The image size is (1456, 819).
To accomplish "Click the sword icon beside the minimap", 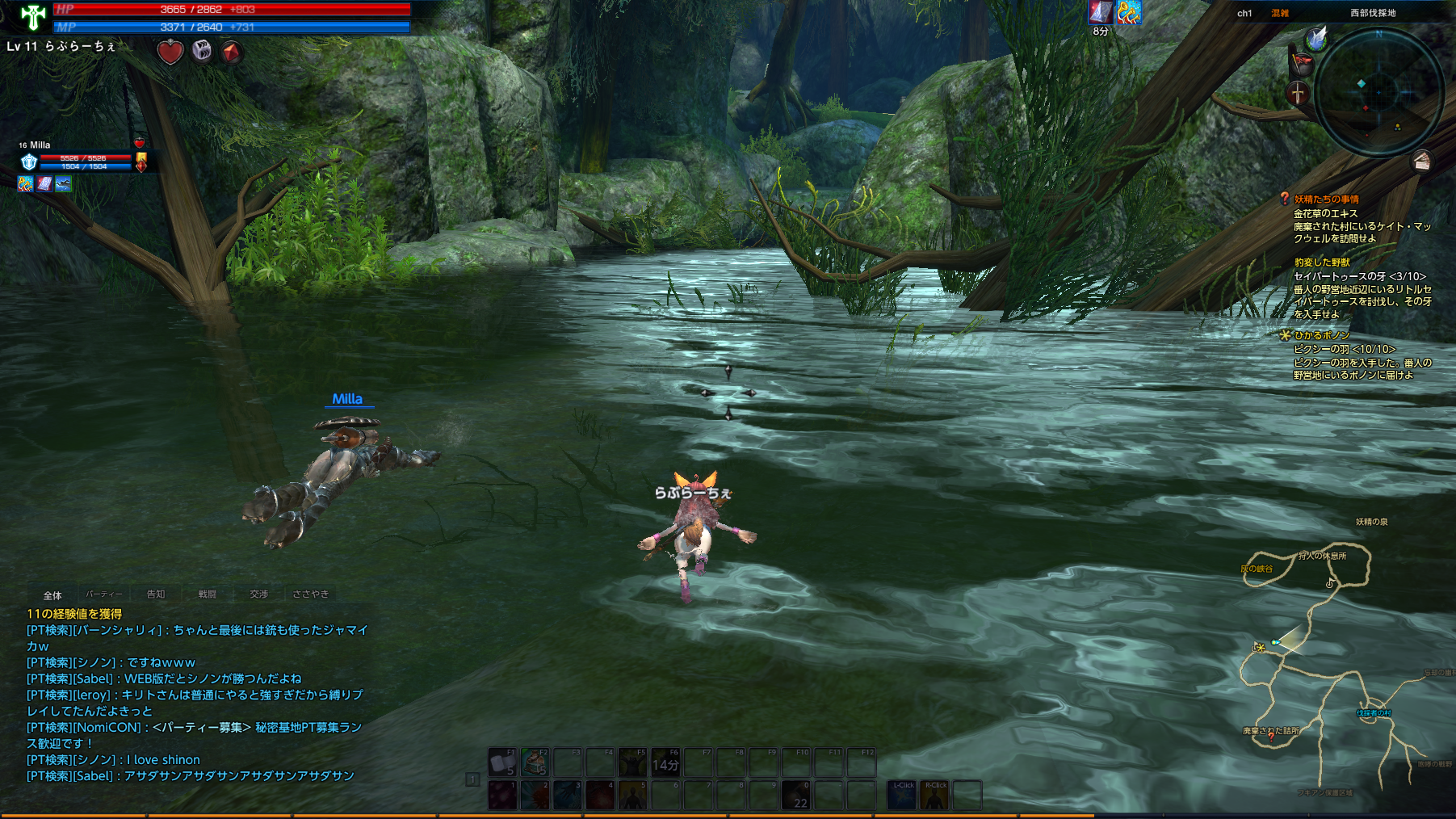I will tap(1298, 93).
